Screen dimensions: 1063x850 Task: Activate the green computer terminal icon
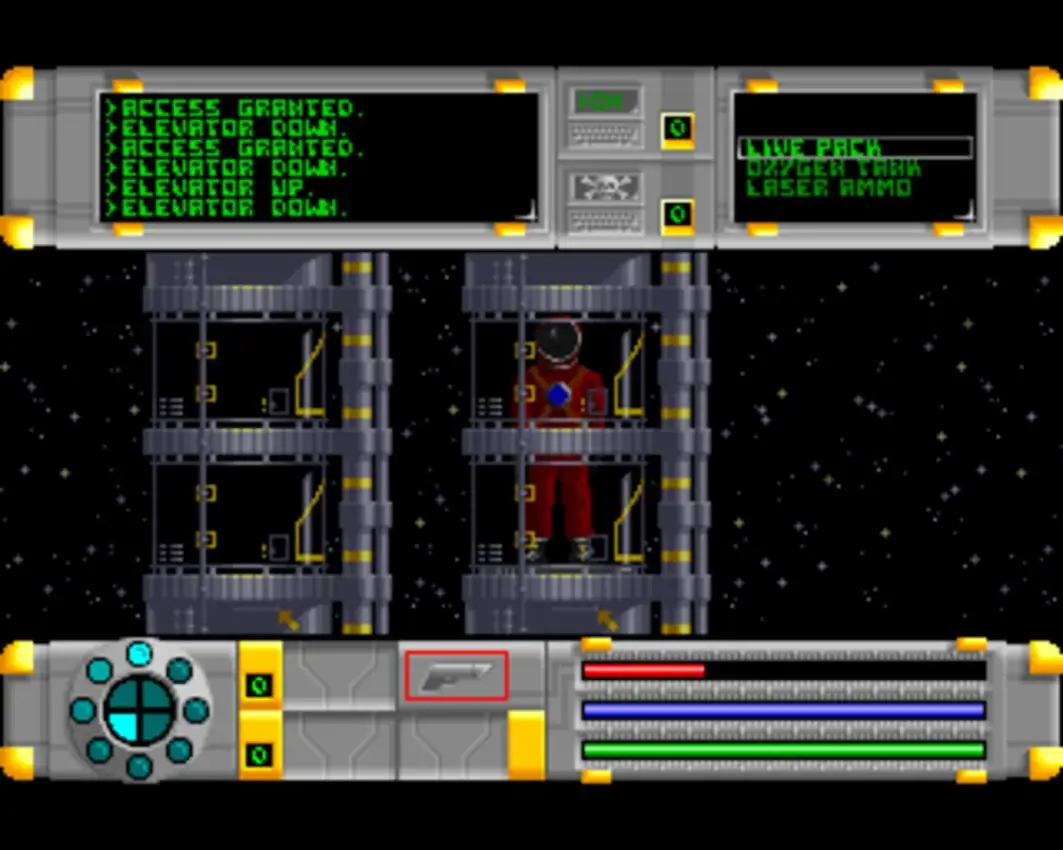point(605,101)
